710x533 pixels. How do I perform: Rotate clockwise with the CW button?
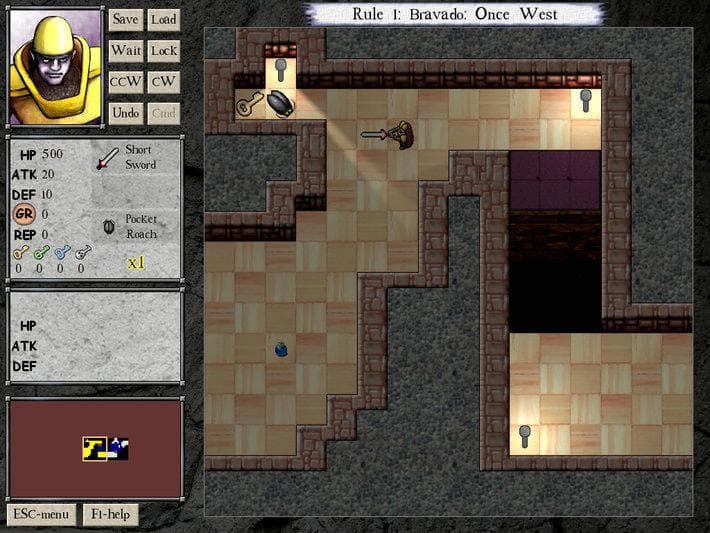(x=163, y=82)
